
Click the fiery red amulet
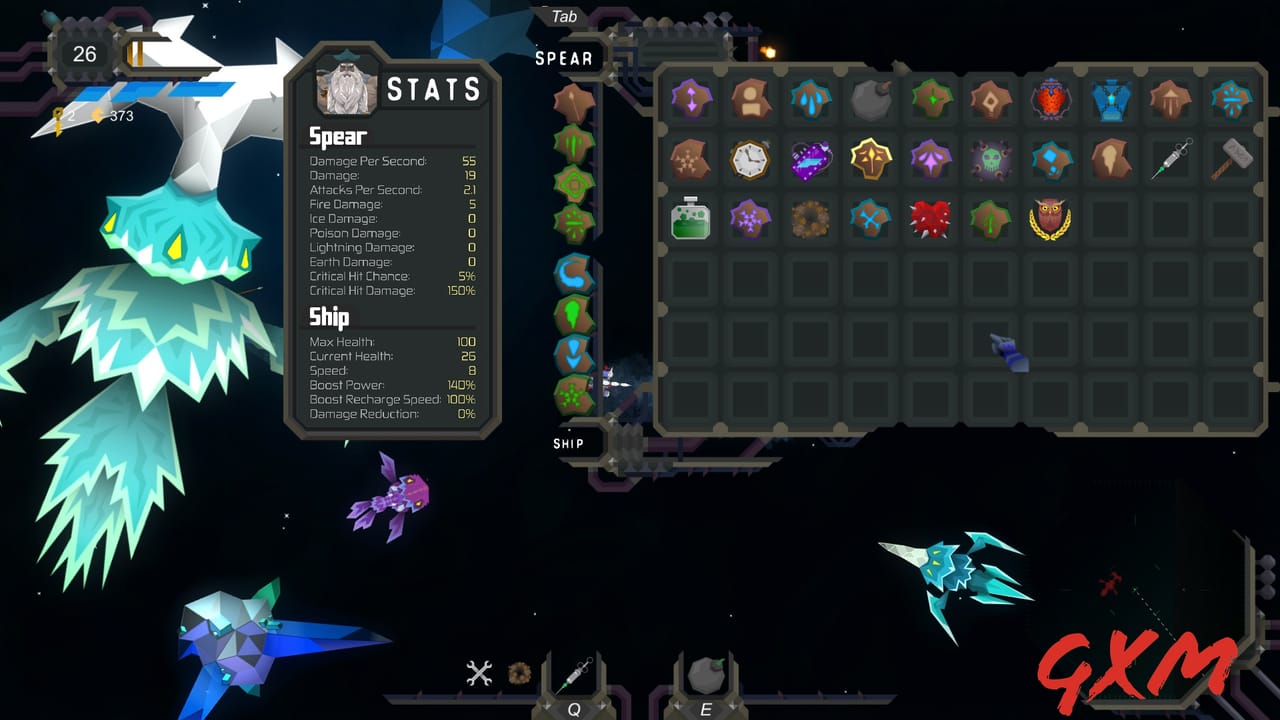pyautogui.click(x=1051, y=99)
